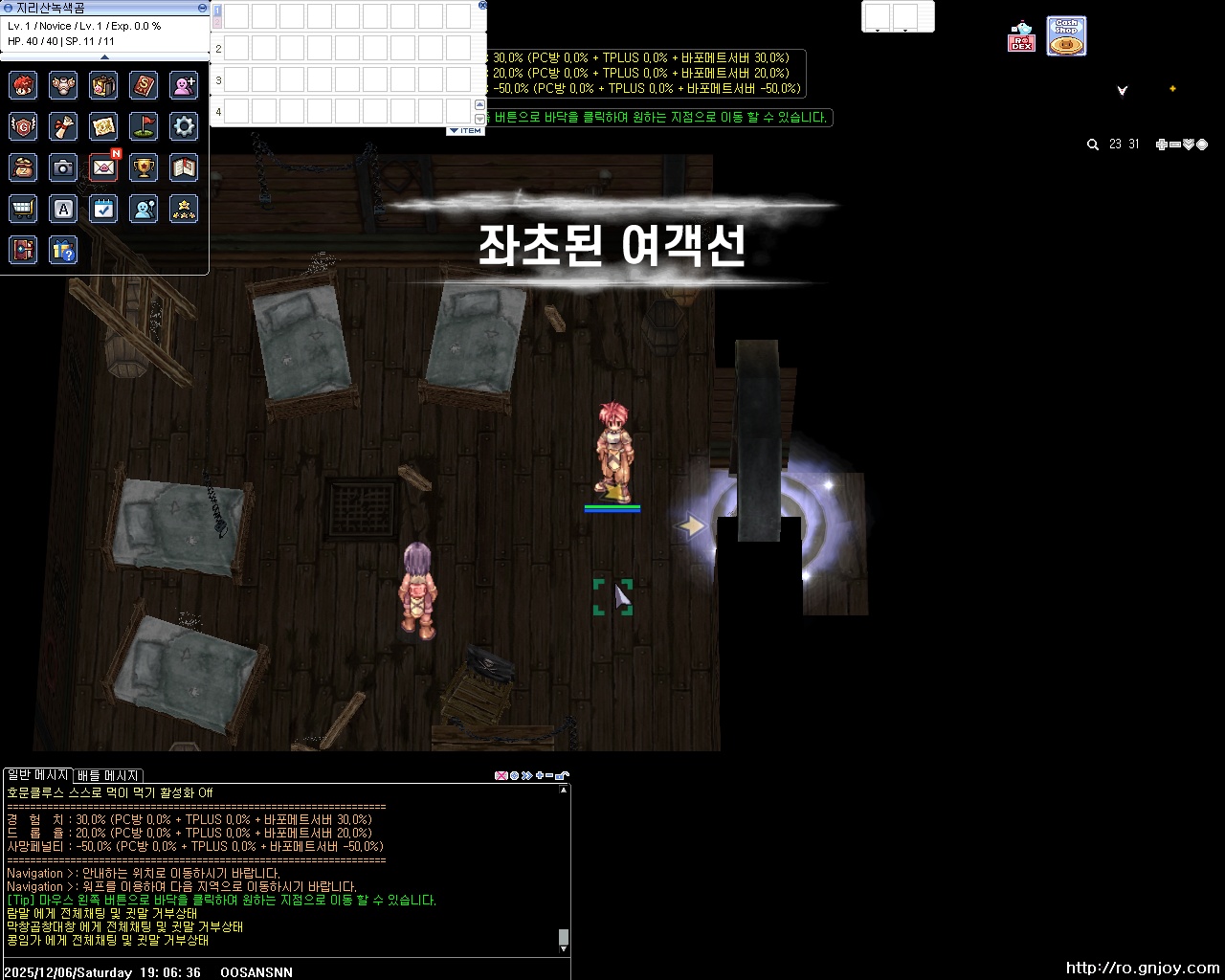Switch to the 배틀 메시지 tab
The width and height of the screenshot is (1225, 980).
pos(107,775)
